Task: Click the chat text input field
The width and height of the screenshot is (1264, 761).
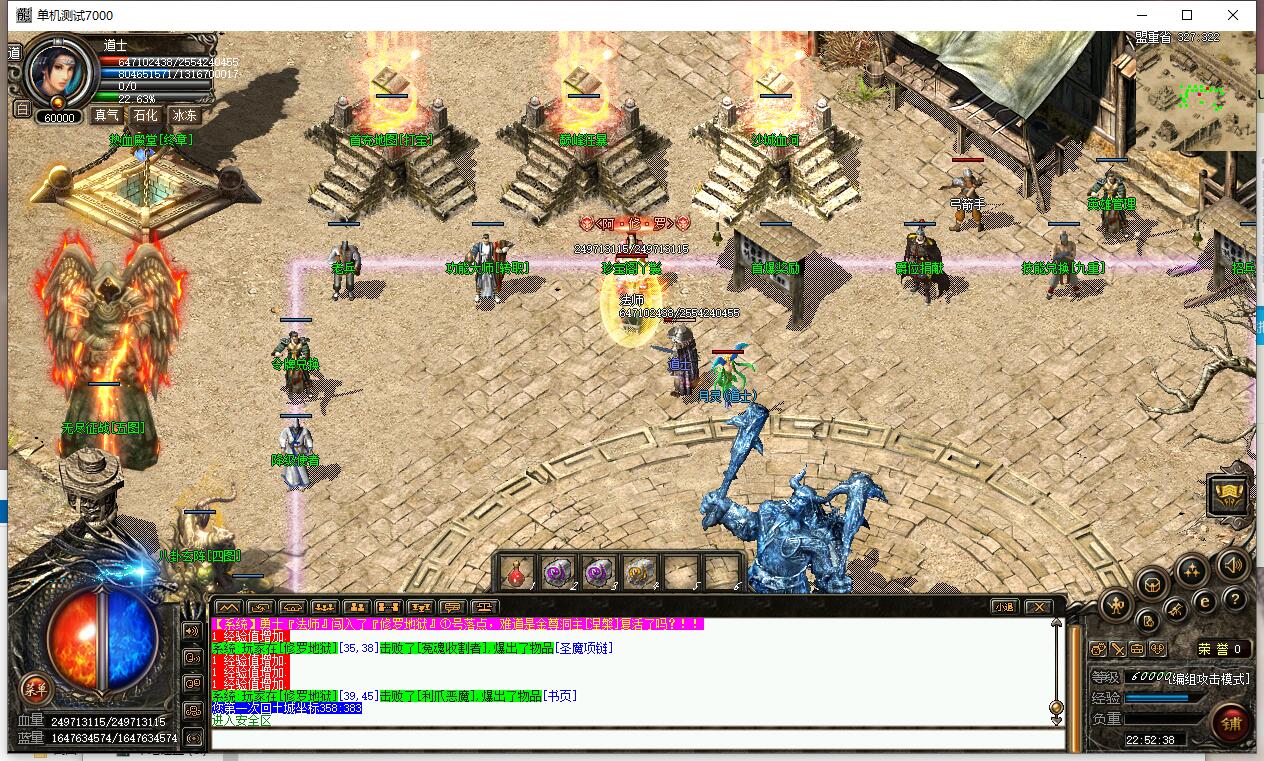Action: [636, 739]
